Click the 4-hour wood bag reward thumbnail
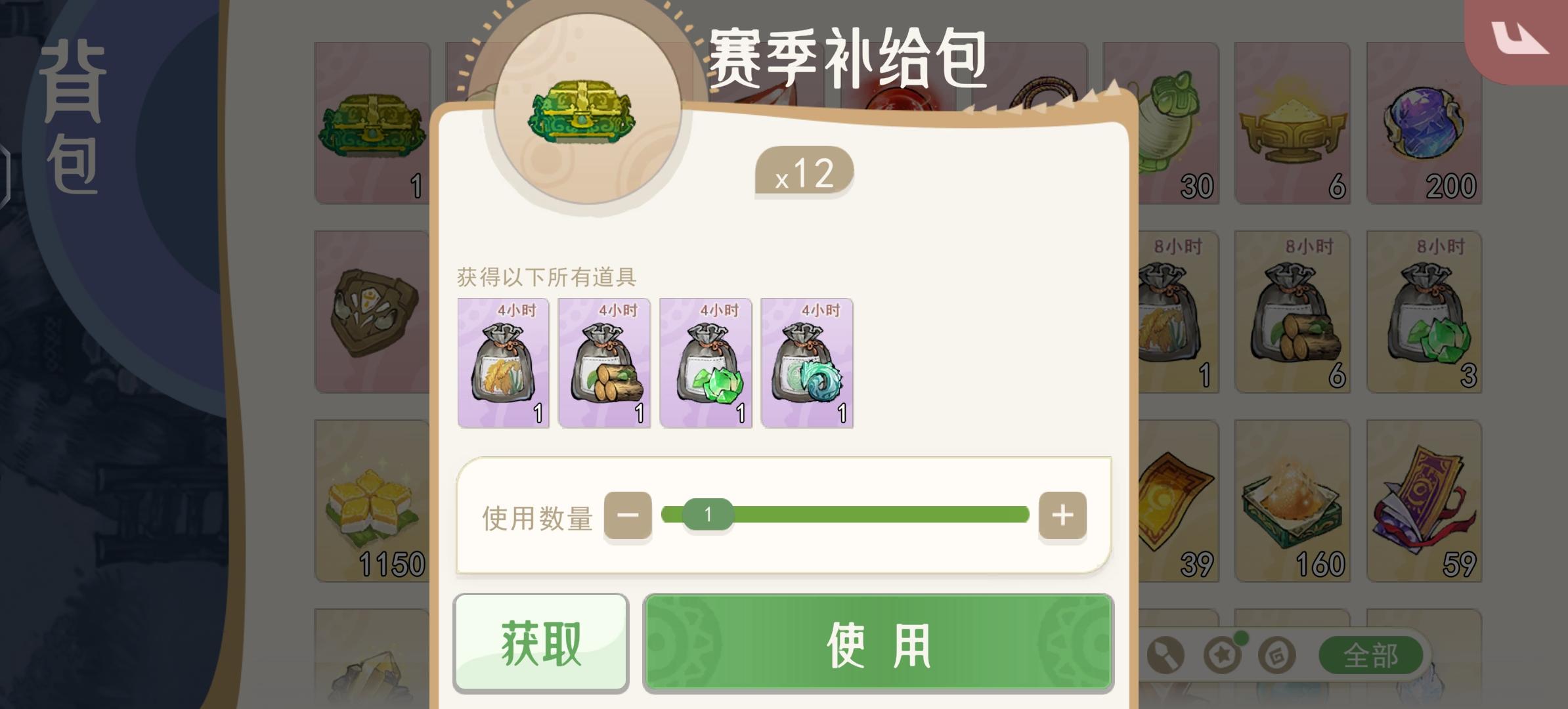Image resolution: width=1568 pixels, height=709 pixels. click(604, 363)
